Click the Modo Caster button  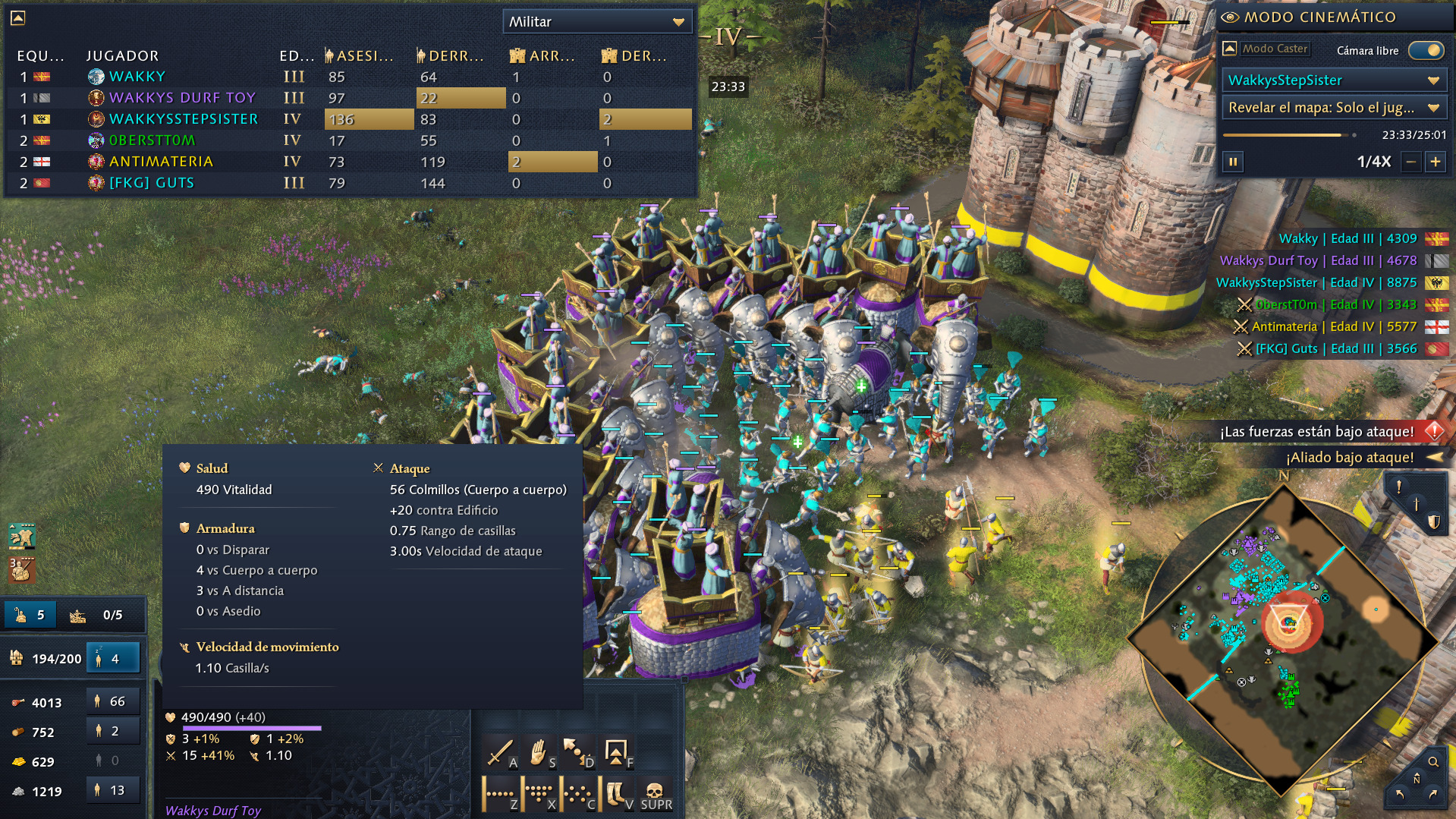click(1275, 49)
